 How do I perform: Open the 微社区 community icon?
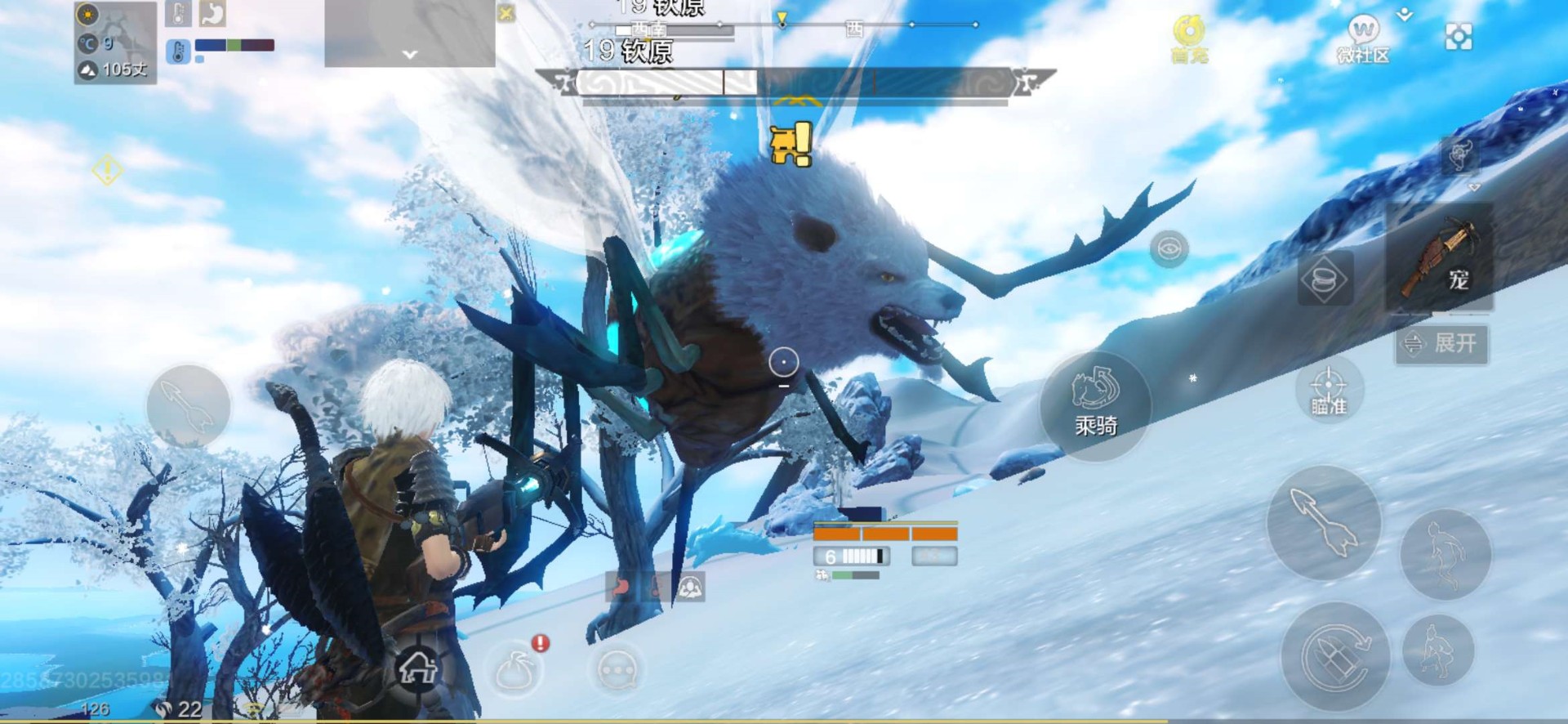click(1362, 39)
